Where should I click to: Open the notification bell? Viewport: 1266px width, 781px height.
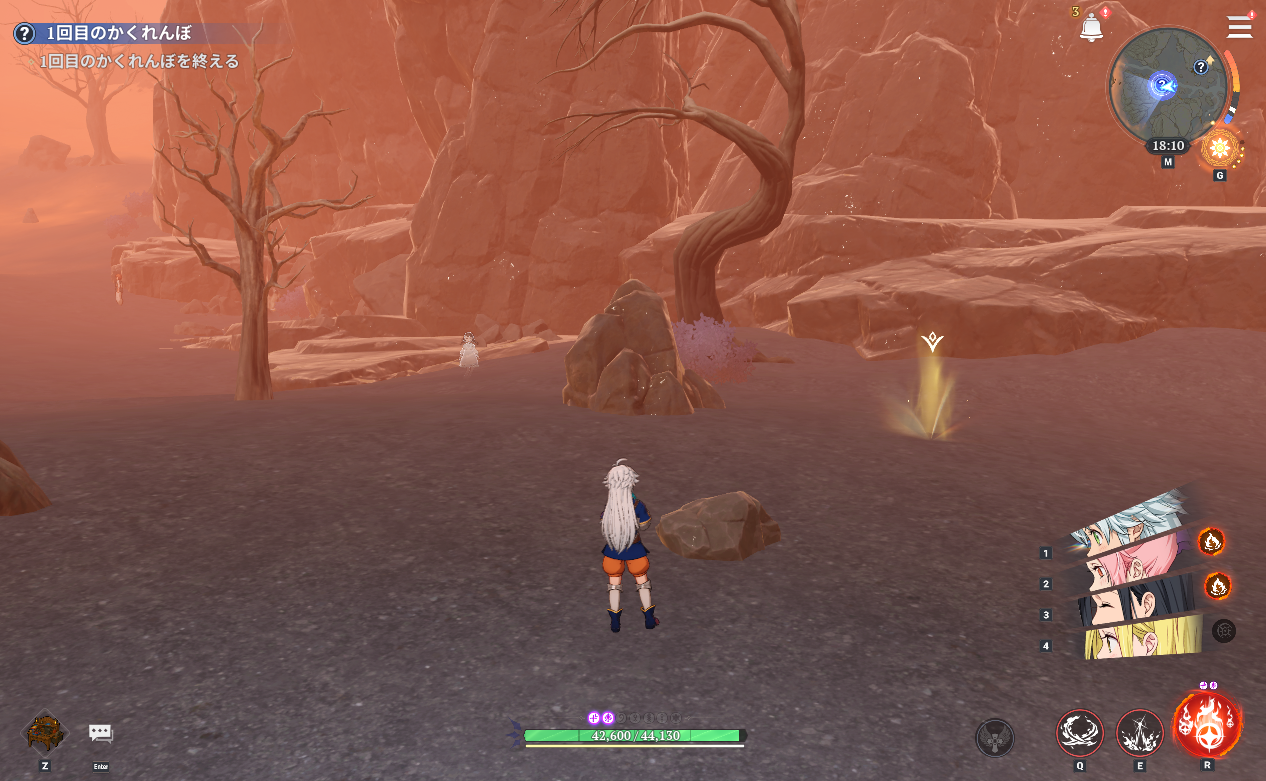point(1091,28)
